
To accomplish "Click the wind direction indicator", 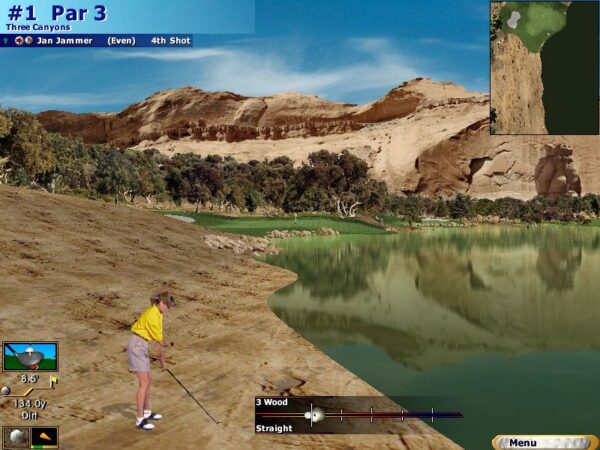I will pos(45,436).
